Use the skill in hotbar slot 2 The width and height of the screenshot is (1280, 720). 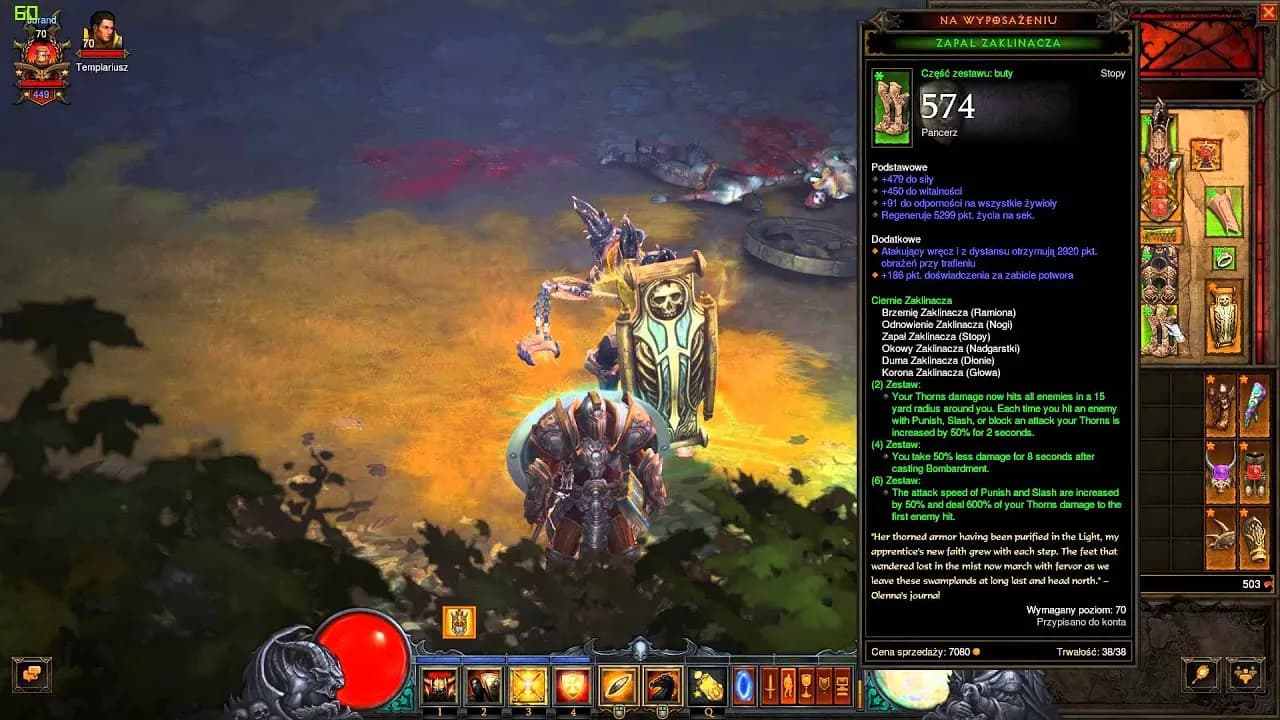click(x=484, y=686)
